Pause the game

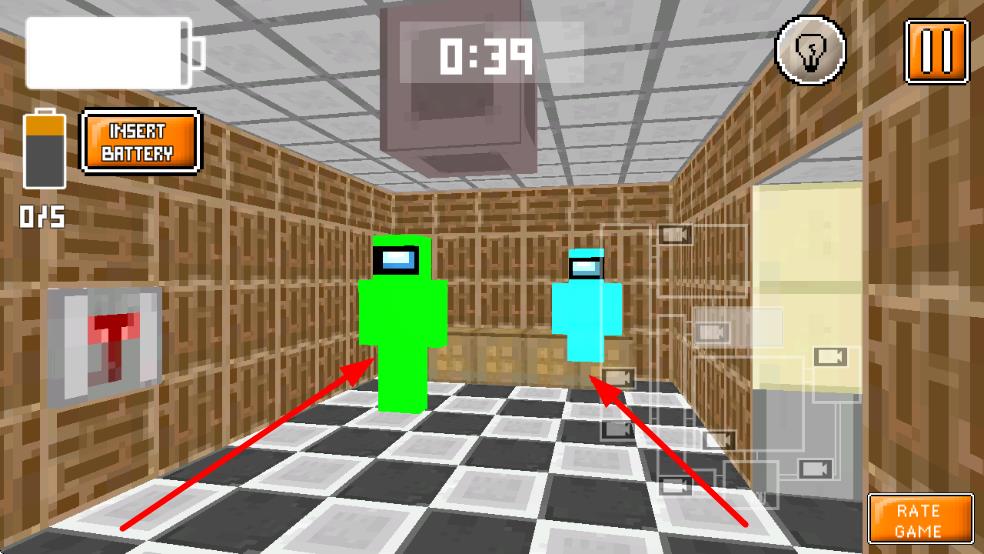(936, 51)
